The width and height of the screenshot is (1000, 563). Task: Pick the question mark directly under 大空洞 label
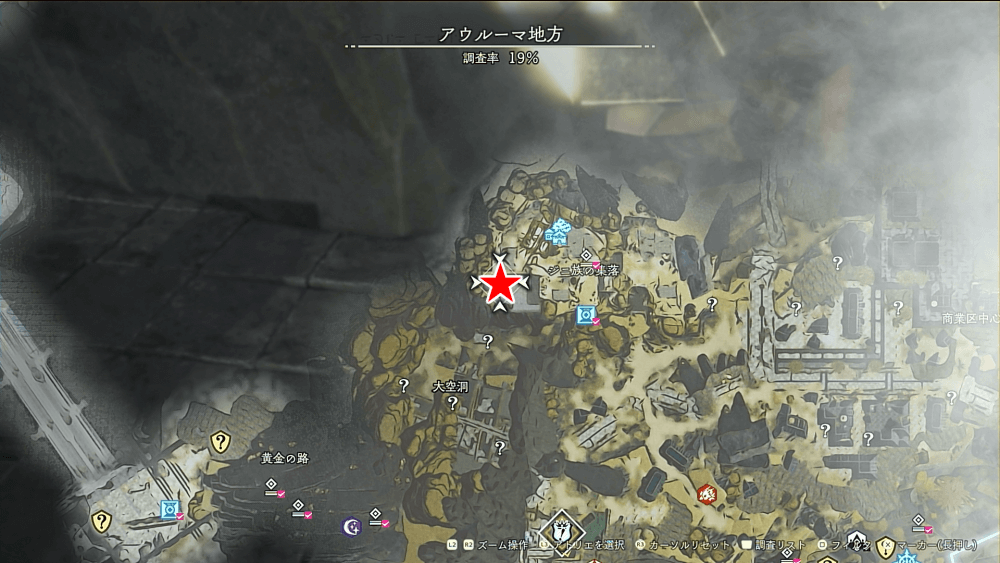(453, 403)
